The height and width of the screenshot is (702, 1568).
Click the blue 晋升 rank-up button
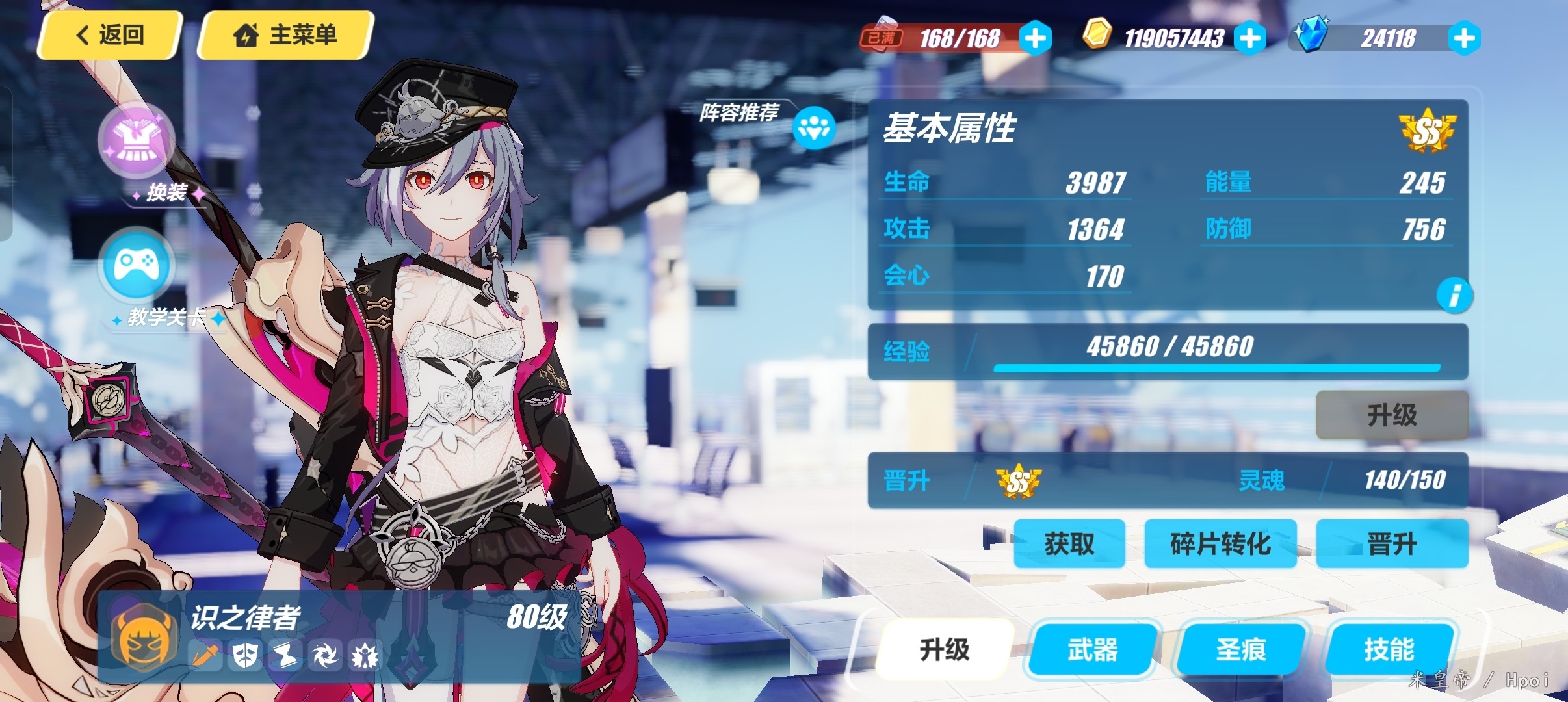point(1392,543)
